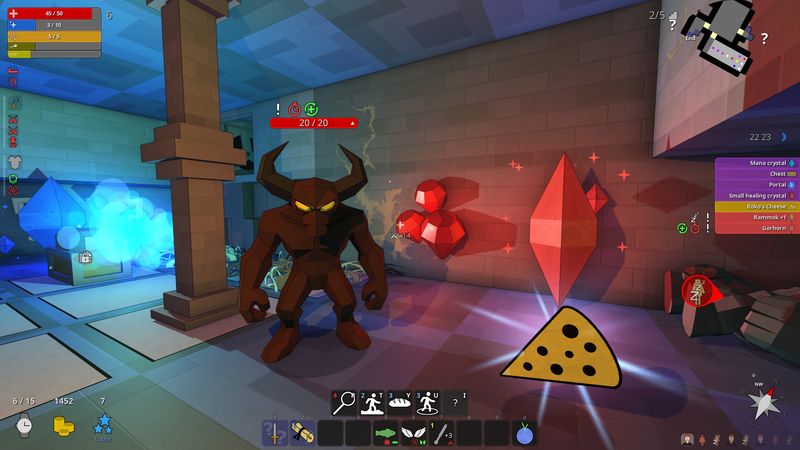Target Gorhorn in the nearby list
The width and height of the screenshot is (800, 450).
click(x=755, y=228)
